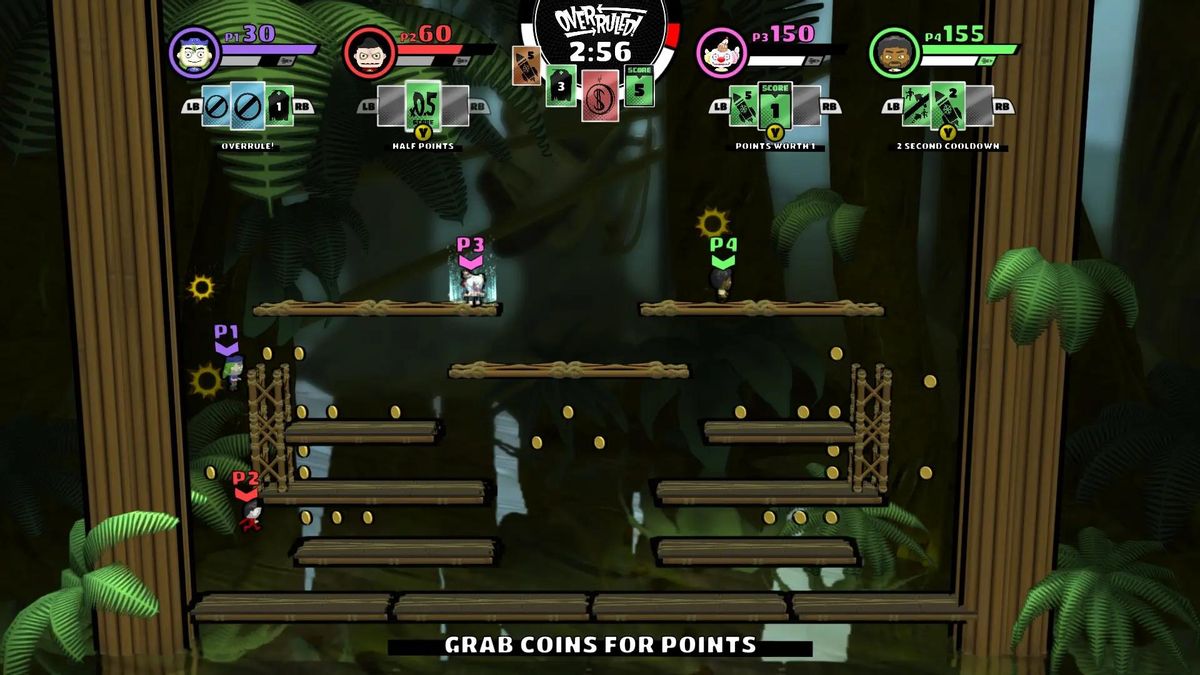Click the brown rocket card under the timer
This screenshot has height=675, width=1200.
pyautogui.click(x=527, y=66)
